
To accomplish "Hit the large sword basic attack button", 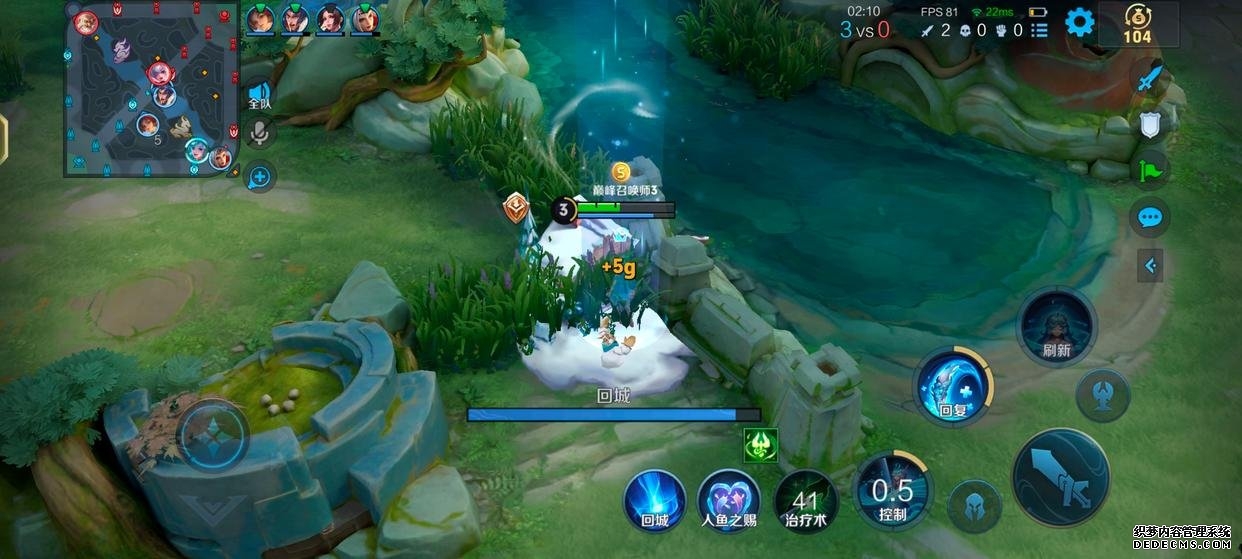I will tap(1060, 477).
